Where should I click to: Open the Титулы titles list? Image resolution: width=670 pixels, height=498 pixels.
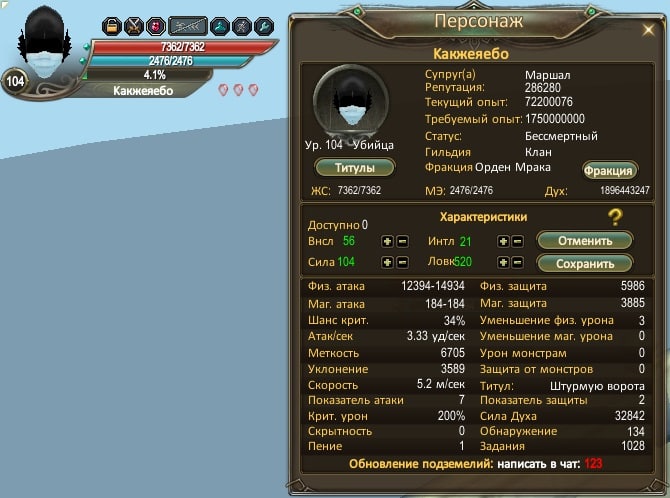(x=354, y=167)
